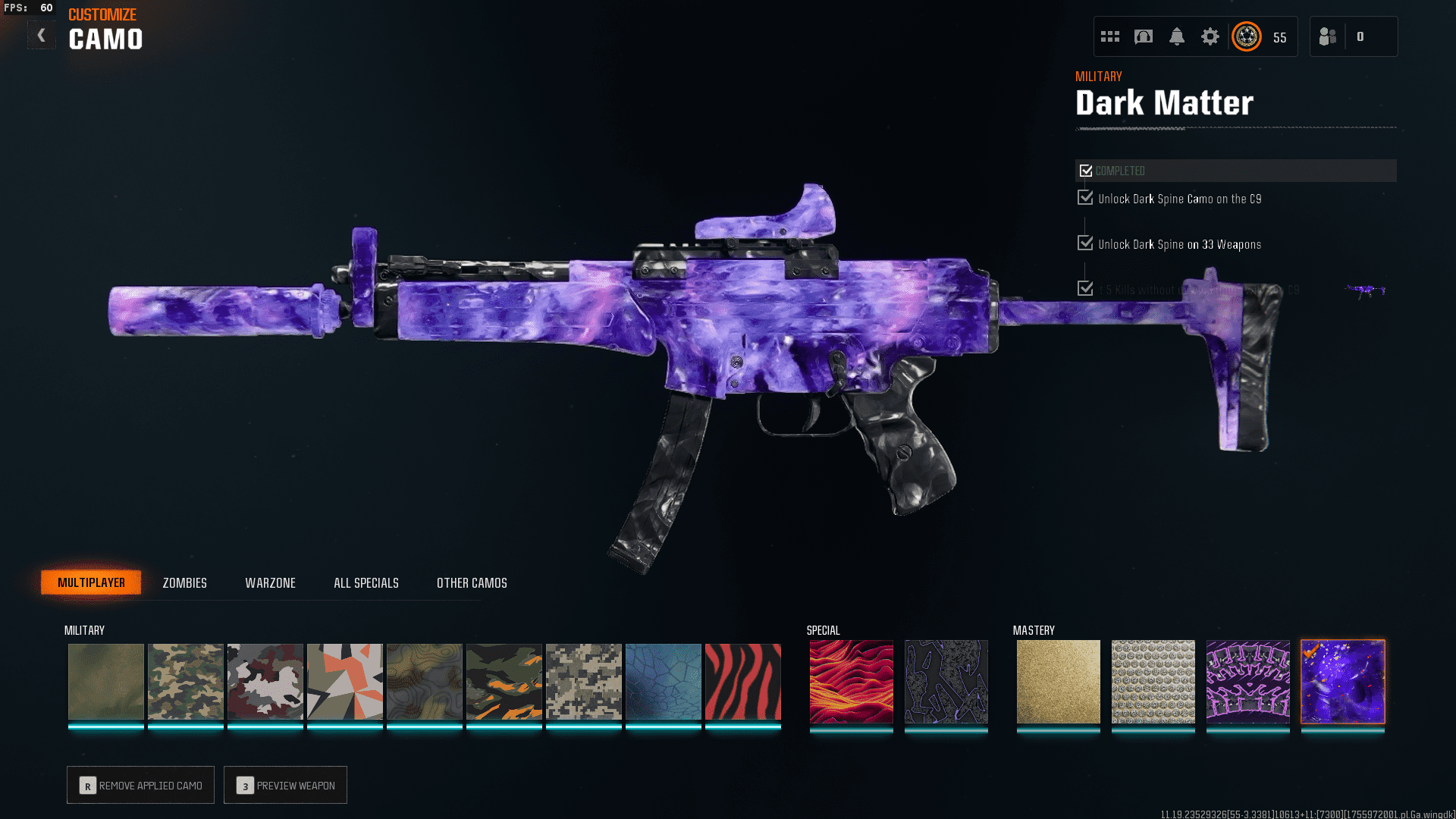The height and width of the screenshot is (819, 1456).
Task: Switch to the Zombies camo tab
Action: (x=184, y=582)
